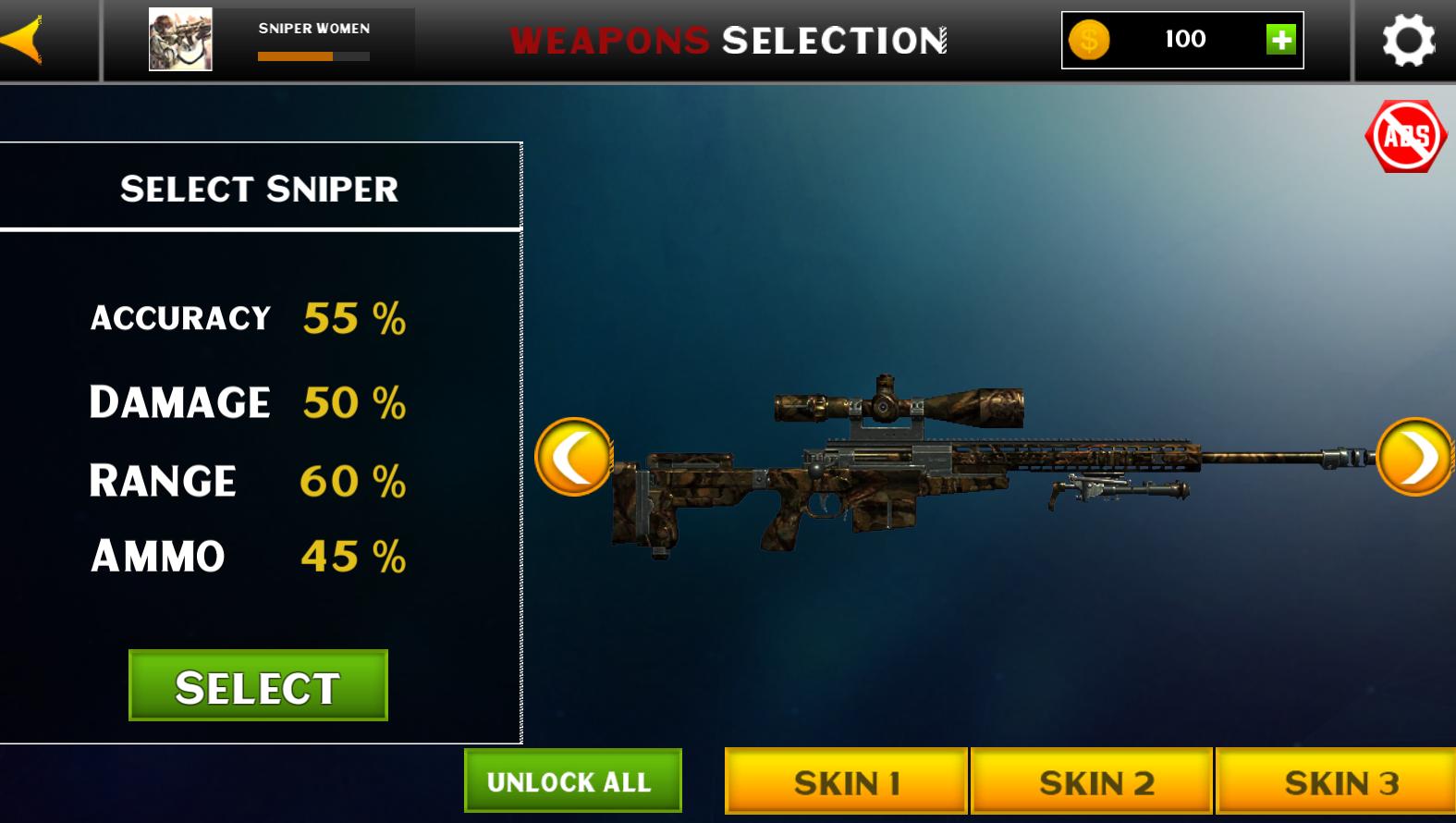
Task: Tap the remove ads icon
Action: (1405, 137)
